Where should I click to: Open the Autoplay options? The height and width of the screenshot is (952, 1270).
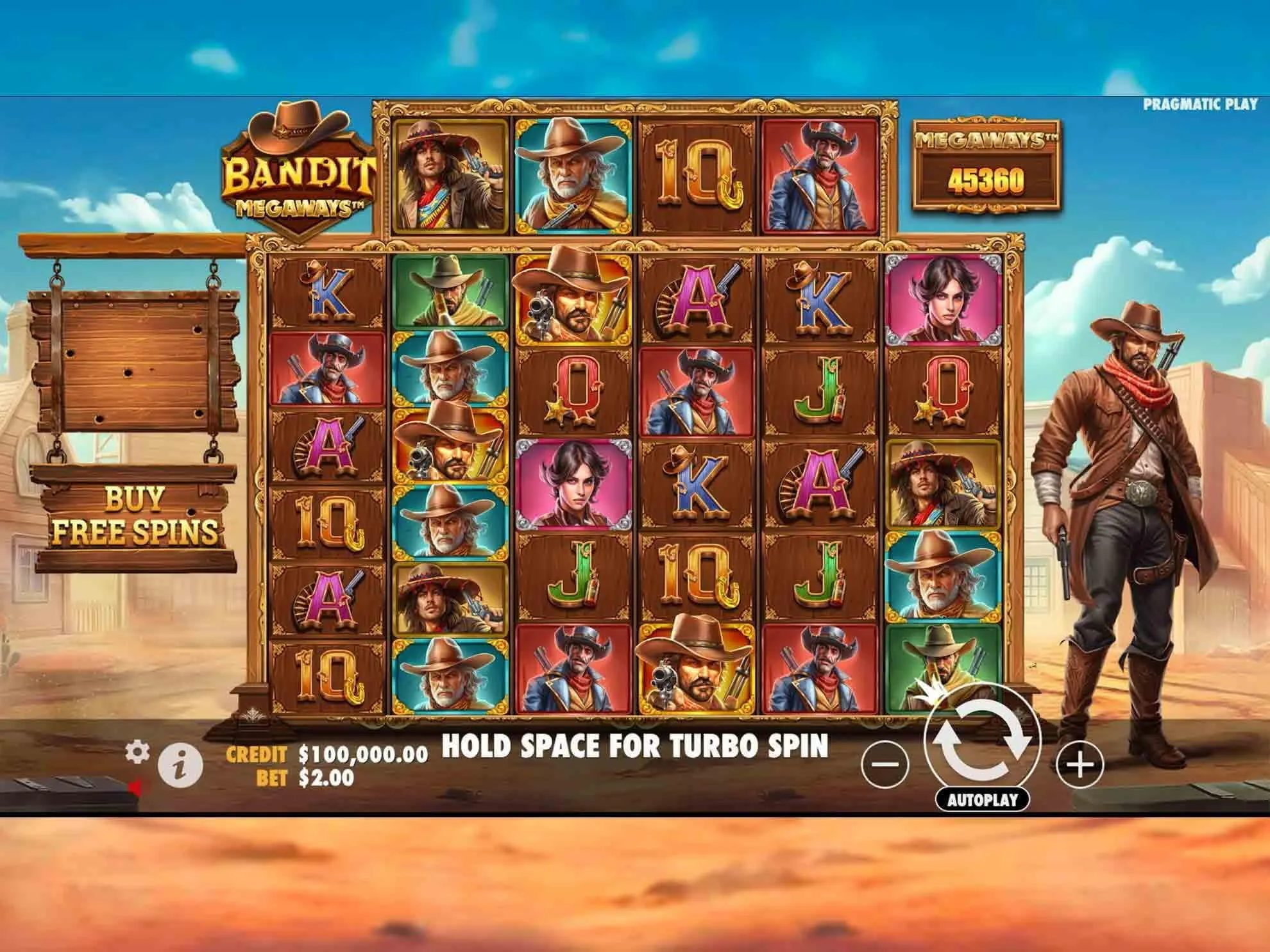pos(982,799)
